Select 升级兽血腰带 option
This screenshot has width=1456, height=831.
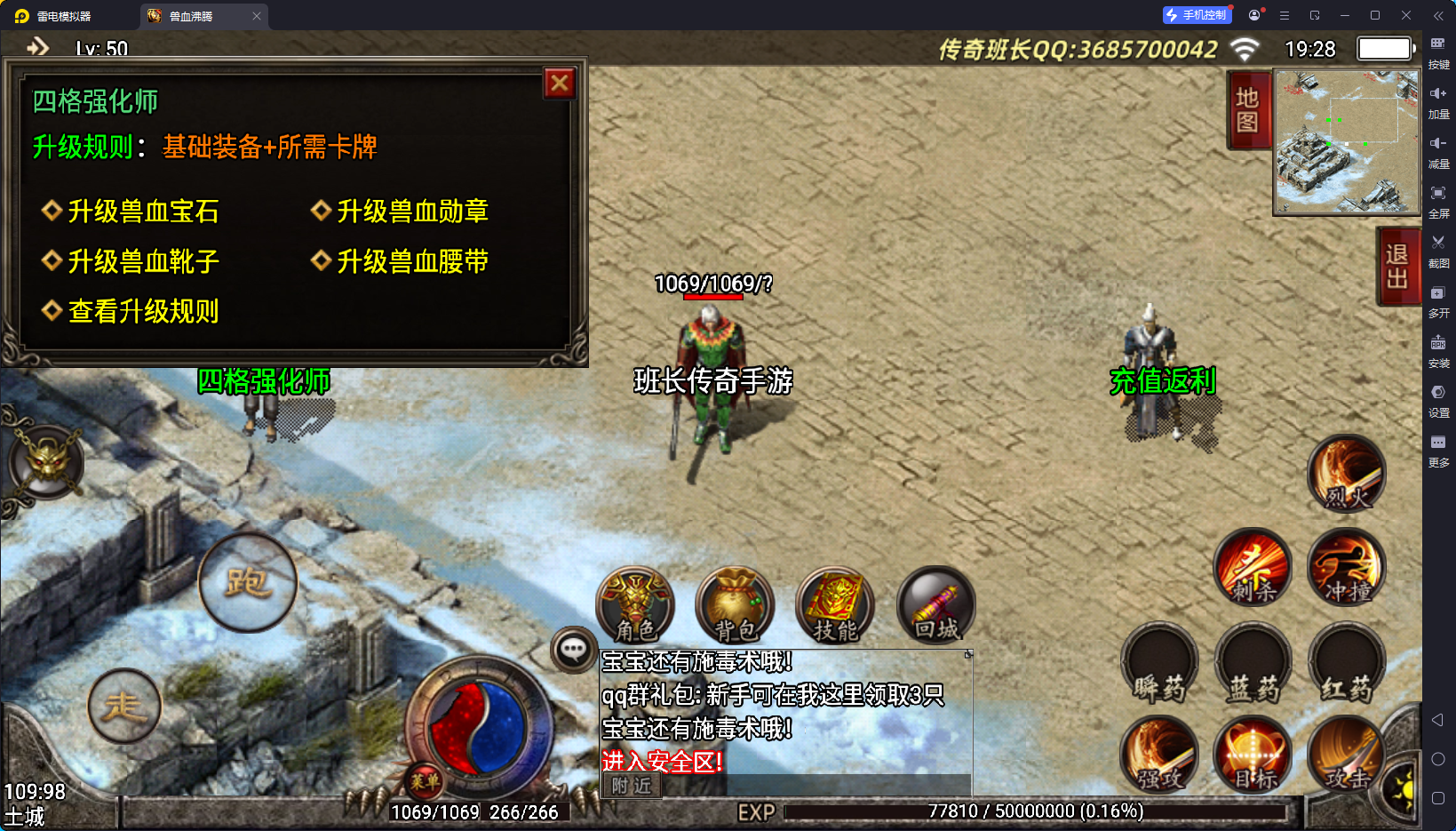pos(411,261)
